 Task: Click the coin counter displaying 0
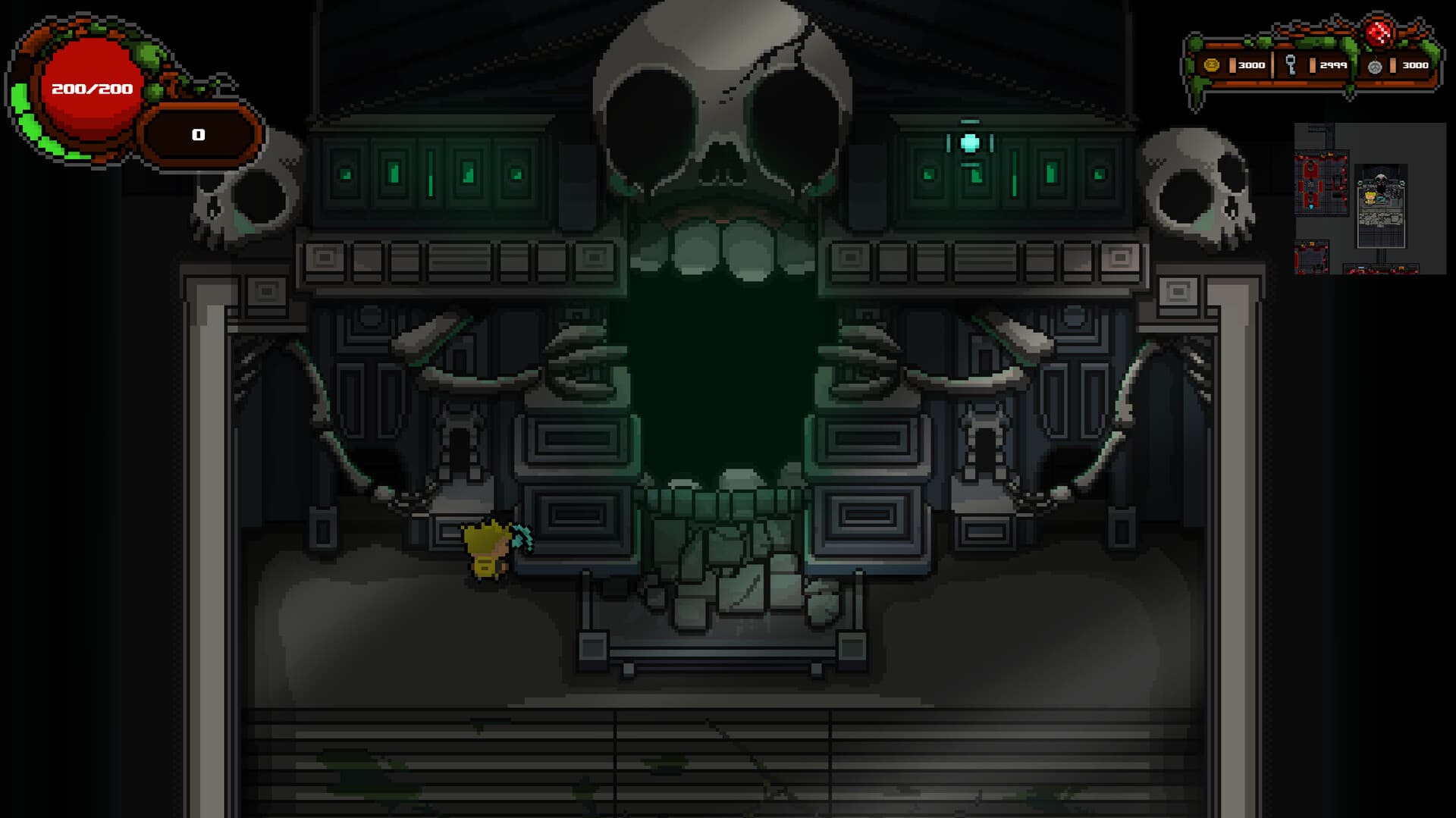coord(199,134)
